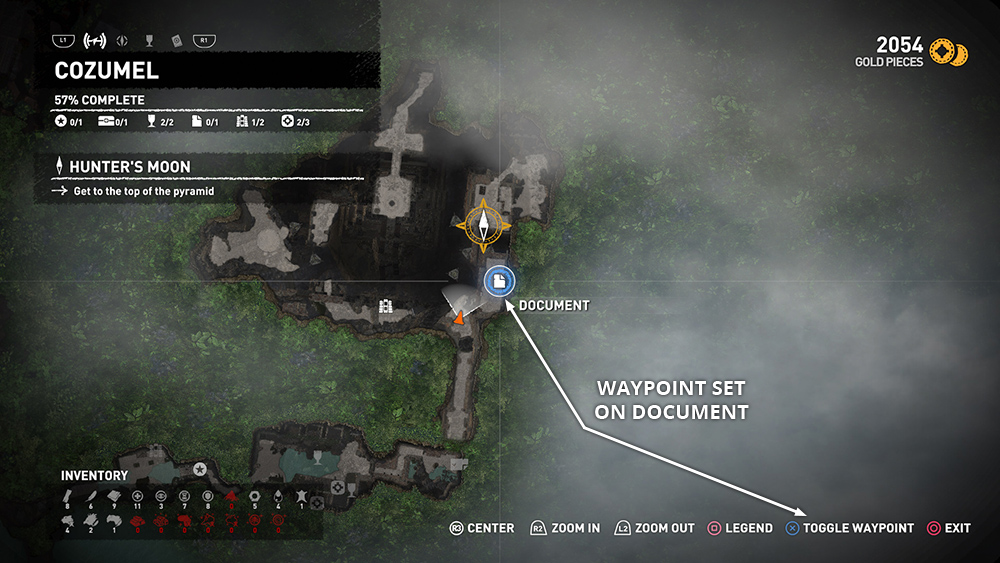Image resolution: width=1000 pixels, height=563 pixels.
Task: Open the circular emblem tab beside the map tab
Action: pos(123,41)
